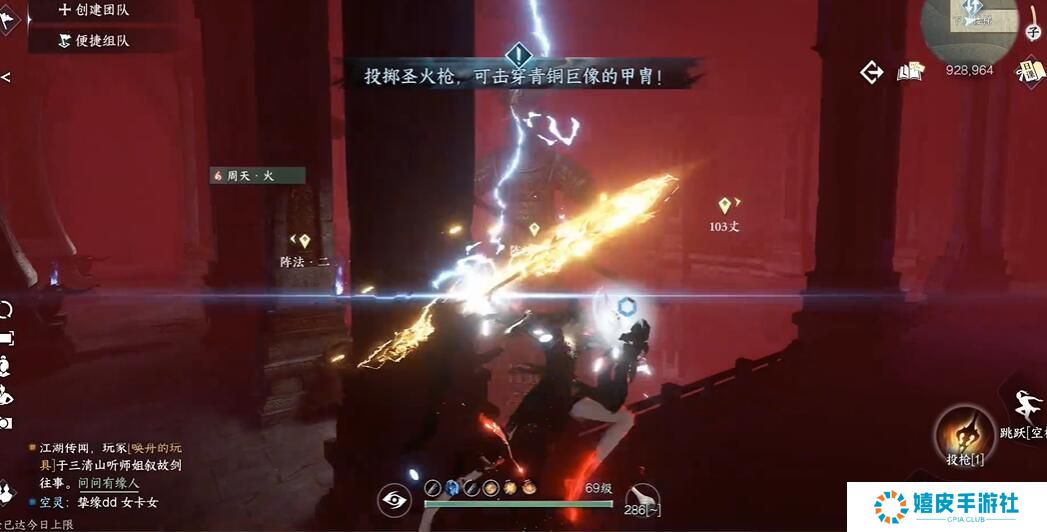Click the exit arrow diamond icon
This screenshot has height=532, width=1047.
tap(872, 72)
